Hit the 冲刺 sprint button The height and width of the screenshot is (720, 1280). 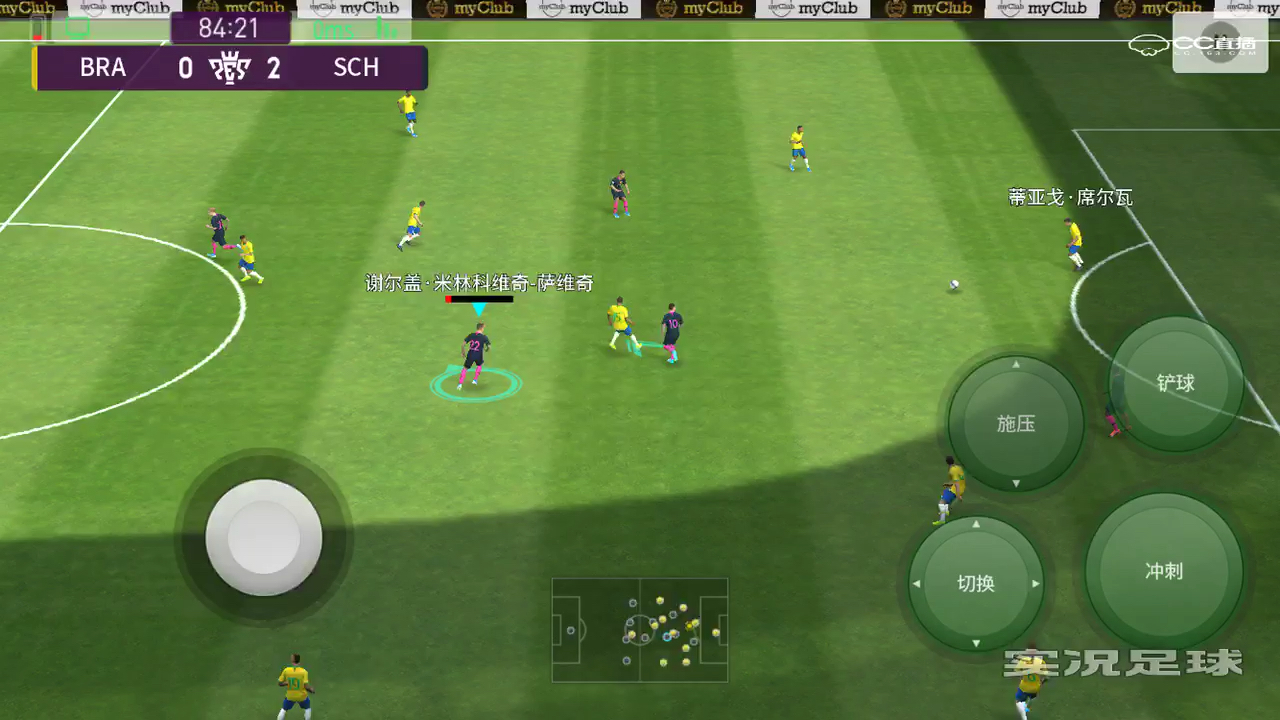point(1164,571)
